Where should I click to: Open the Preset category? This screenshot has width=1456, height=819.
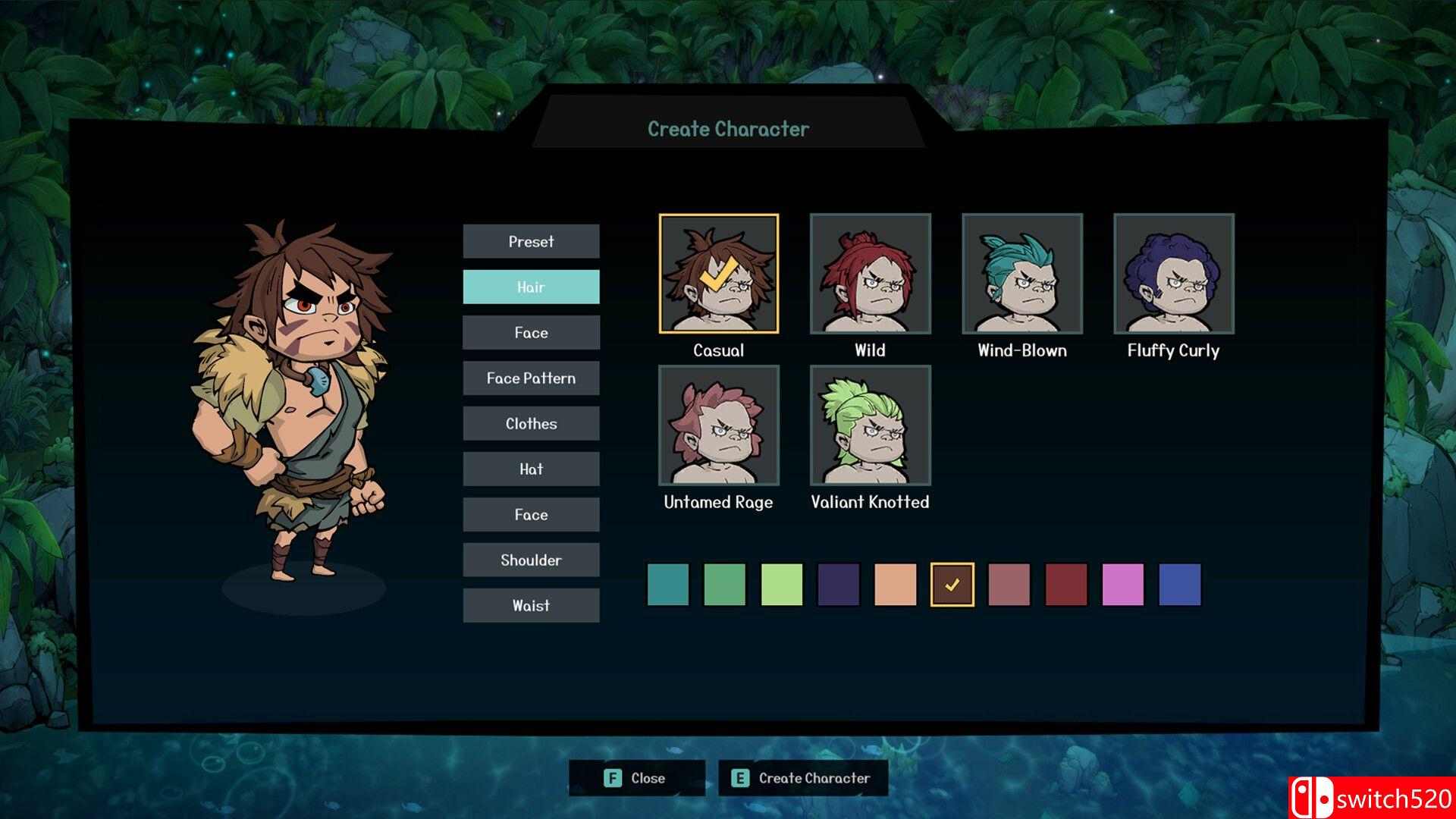pos(531,241)
